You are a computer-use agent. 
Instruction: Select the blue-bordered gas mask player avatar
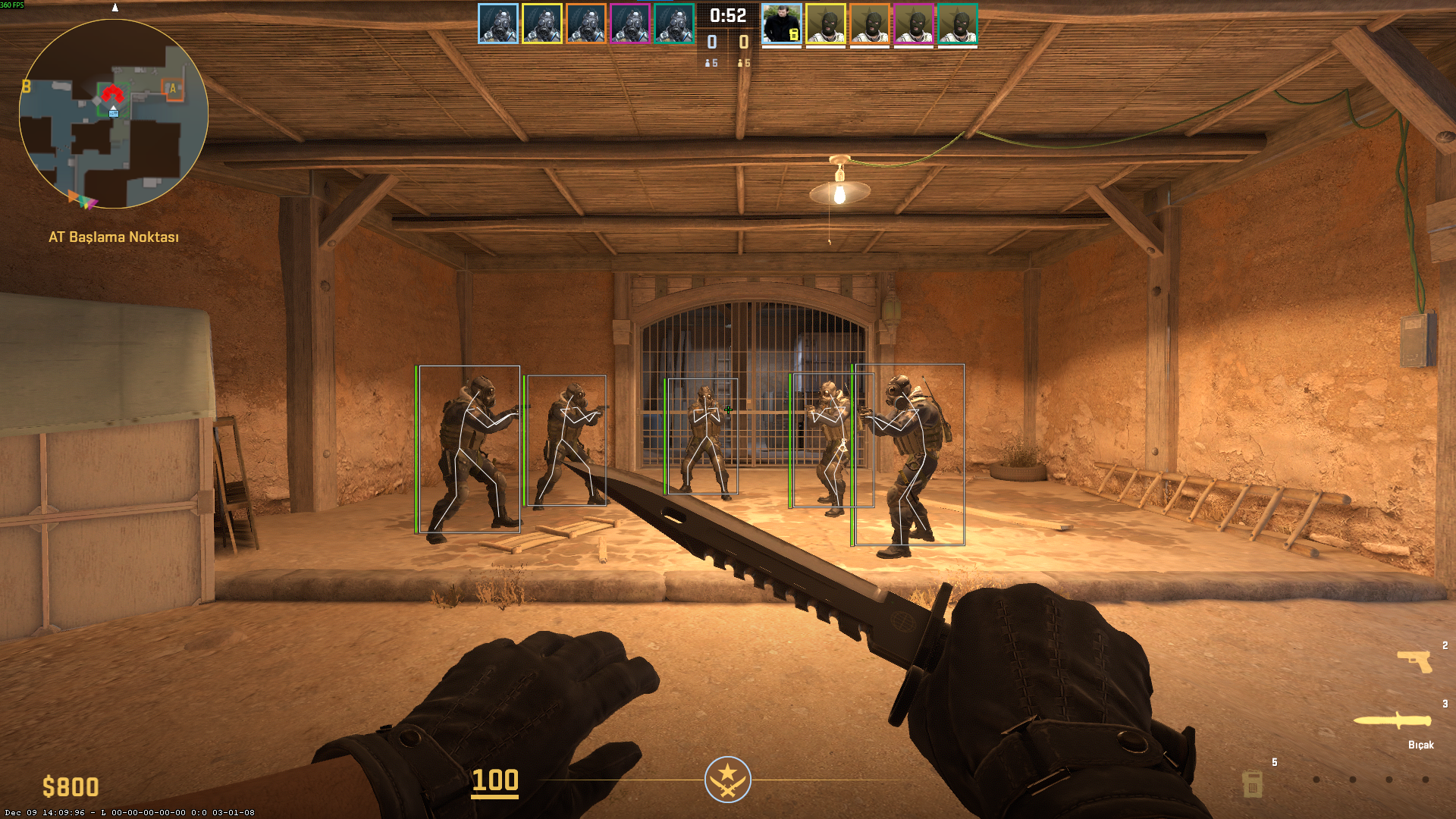point(498,24)
